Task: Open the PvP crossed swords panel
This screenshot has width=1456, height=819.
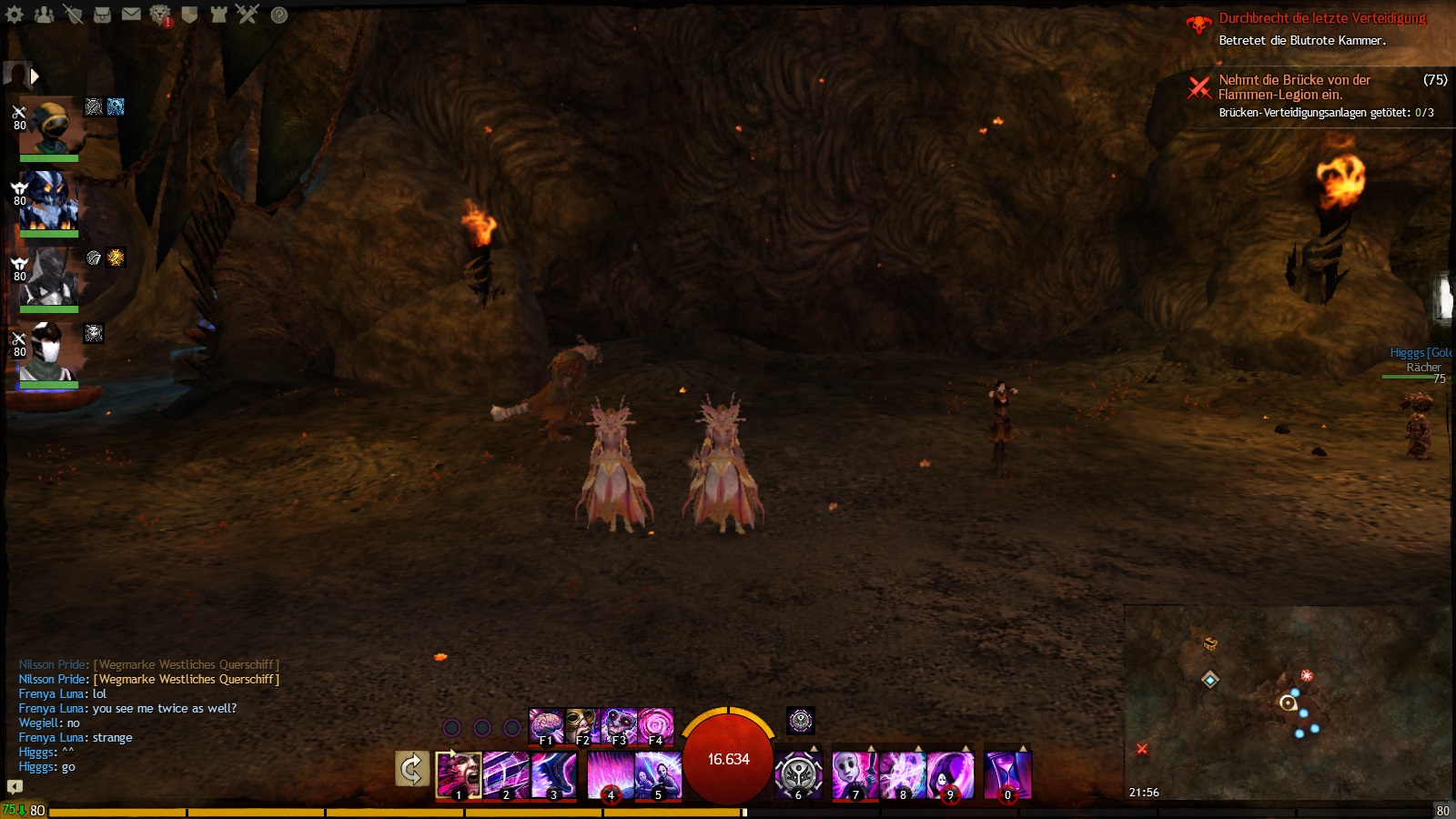Action: pyautogui.click(x=248, y=14)
